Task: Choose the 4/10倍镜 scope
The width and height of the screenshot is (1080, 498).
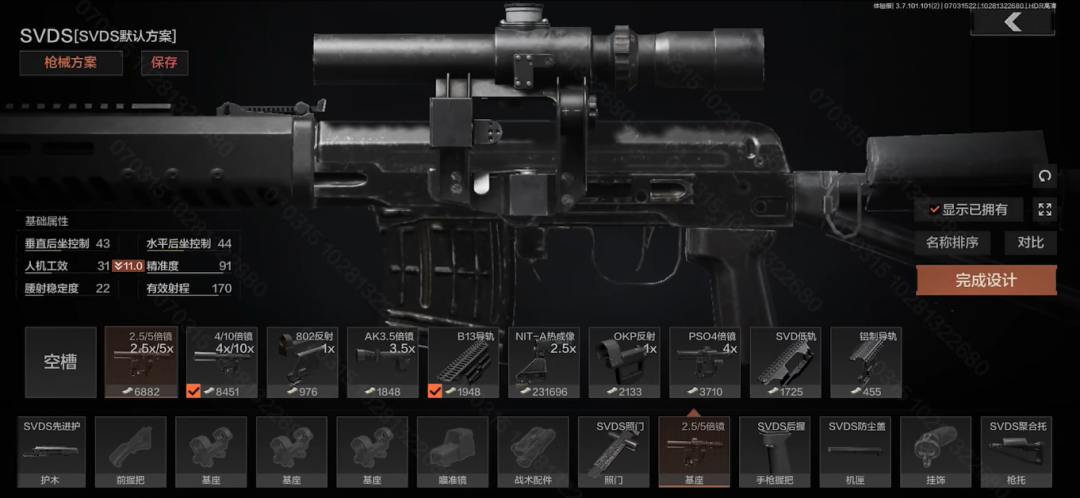Action: 222,362
